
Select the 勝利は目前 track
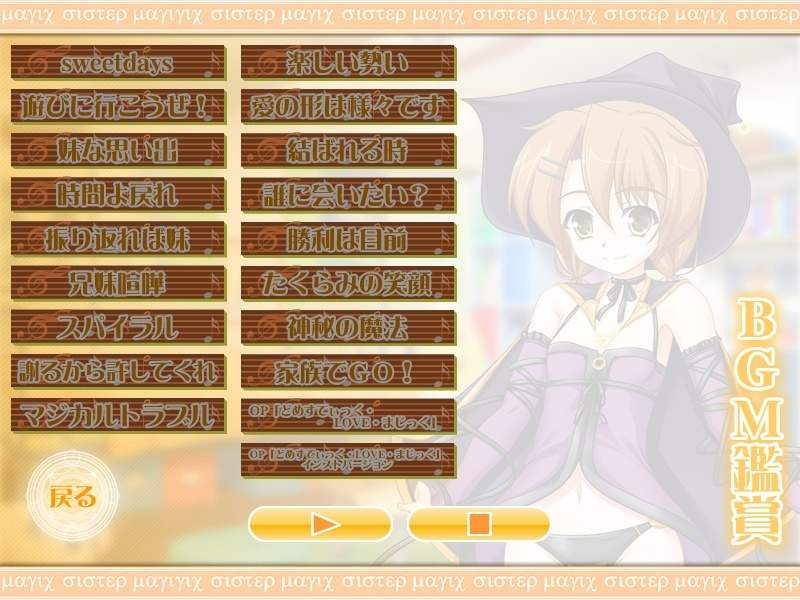[348, 238]
